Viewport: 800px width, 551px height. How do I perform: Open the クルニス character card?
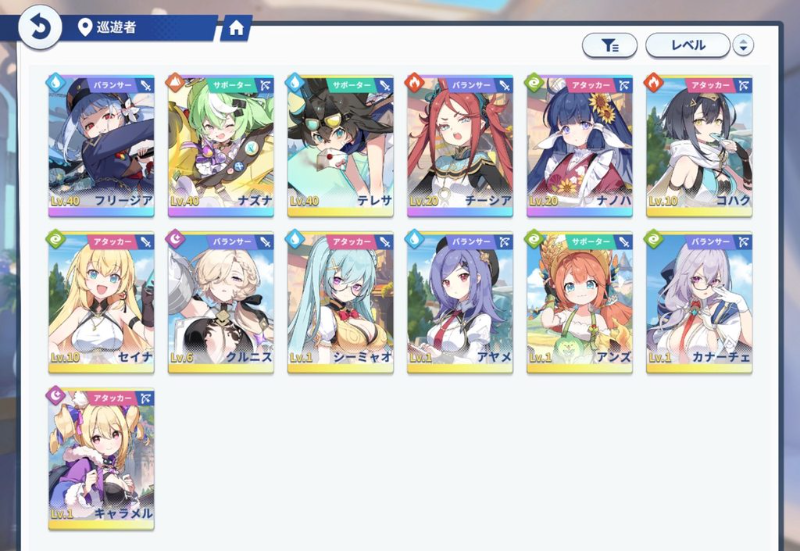220,301
